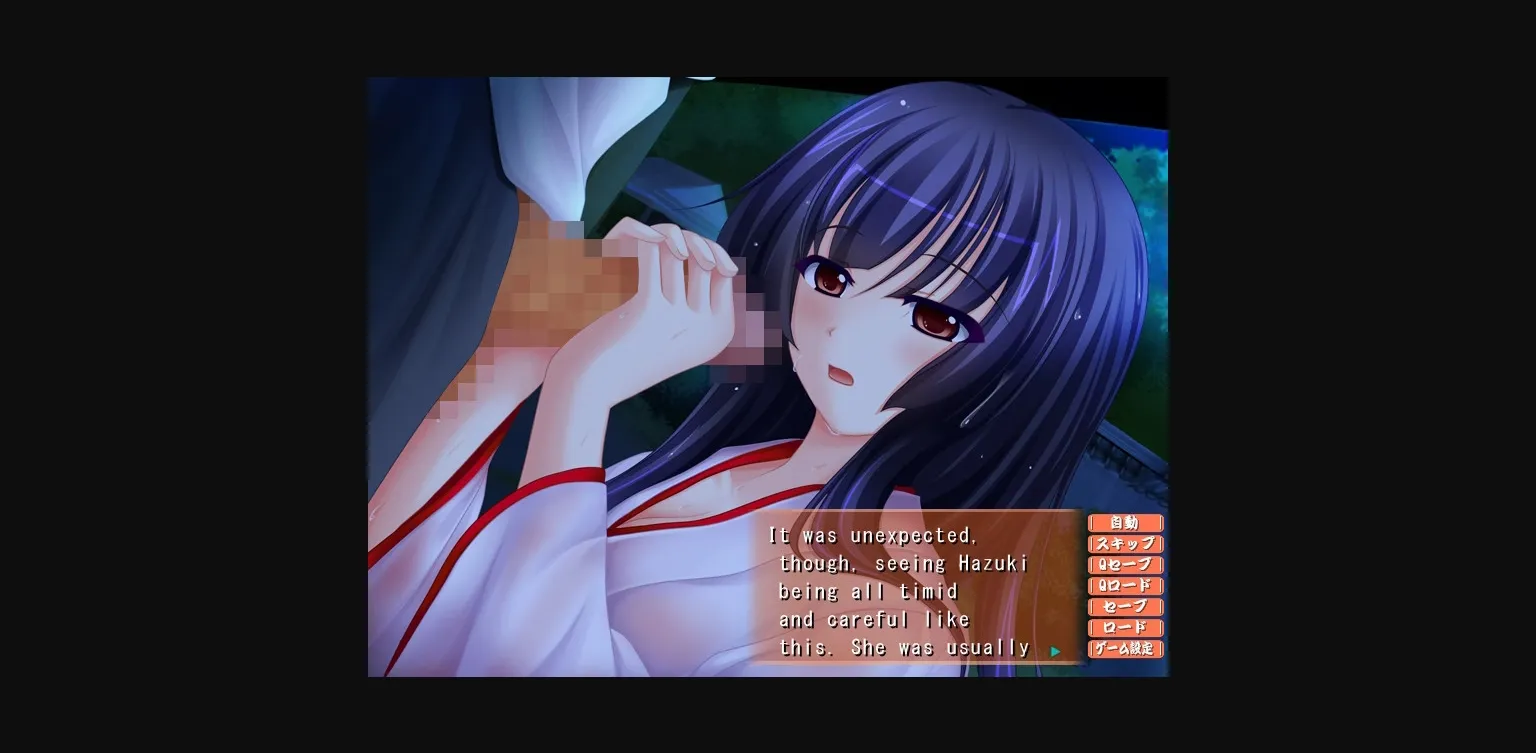Expand the save screen via セーブ

tap(1125, 607)
